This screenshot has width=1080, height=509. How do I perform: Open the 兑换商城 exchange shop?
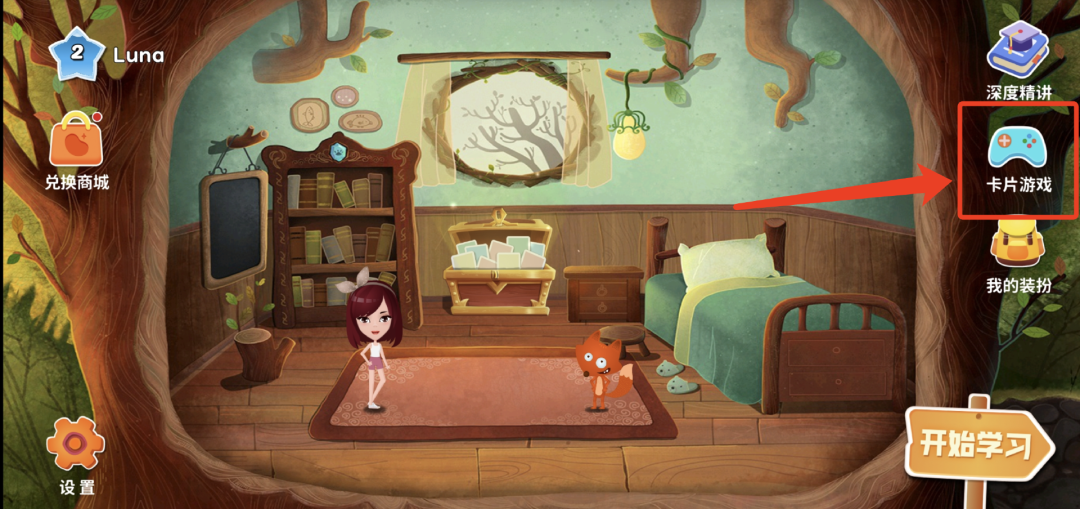pyautogui.click(x=76, y=143)
